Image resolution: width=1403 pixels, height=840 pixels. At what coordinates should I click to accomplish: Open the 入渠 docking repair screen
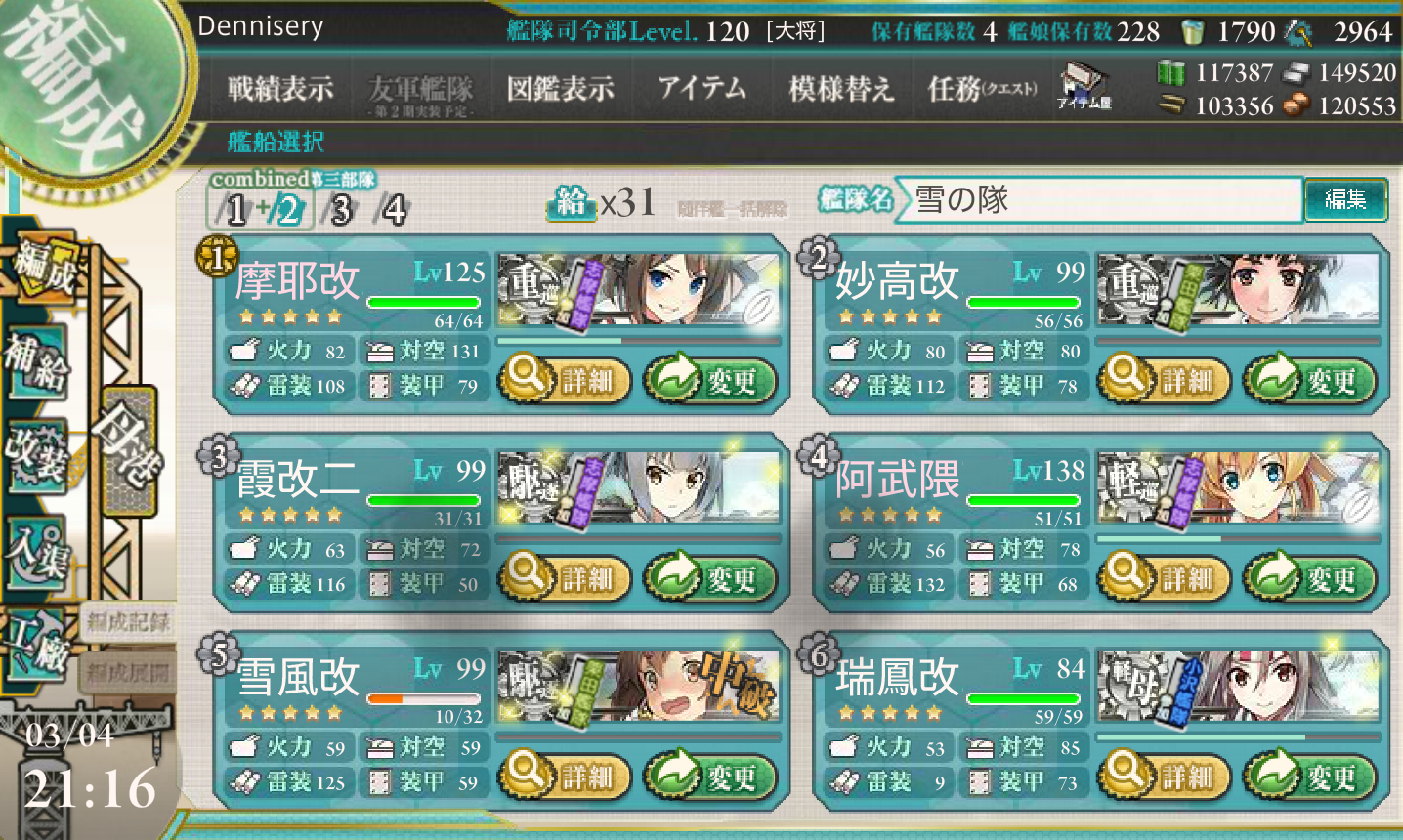coord(39,552)
